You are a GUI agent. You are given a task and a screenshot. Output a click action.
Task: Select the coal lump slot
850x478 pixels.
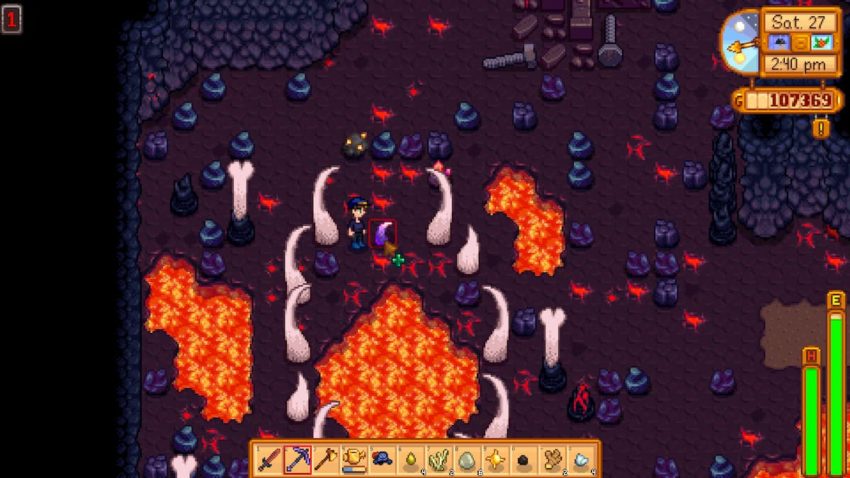click(x=524, y=459)
